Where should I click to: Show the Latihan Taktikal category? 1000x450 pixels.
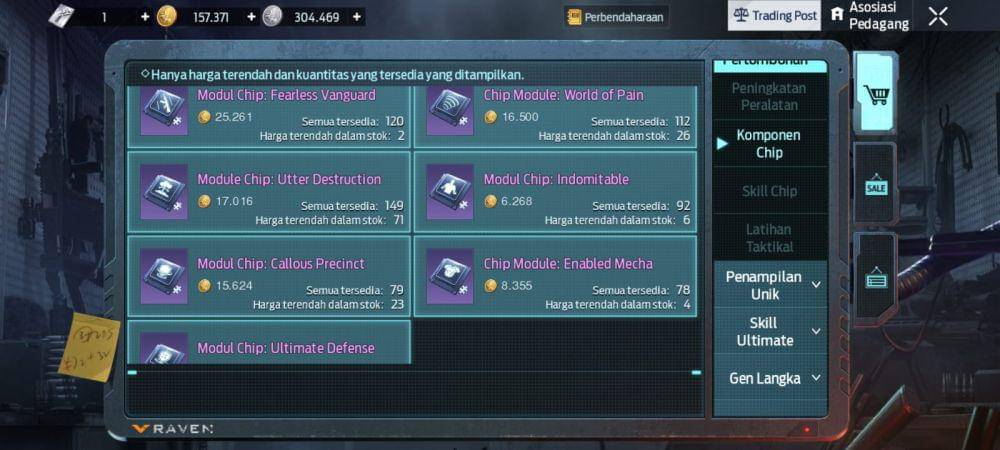769,238
